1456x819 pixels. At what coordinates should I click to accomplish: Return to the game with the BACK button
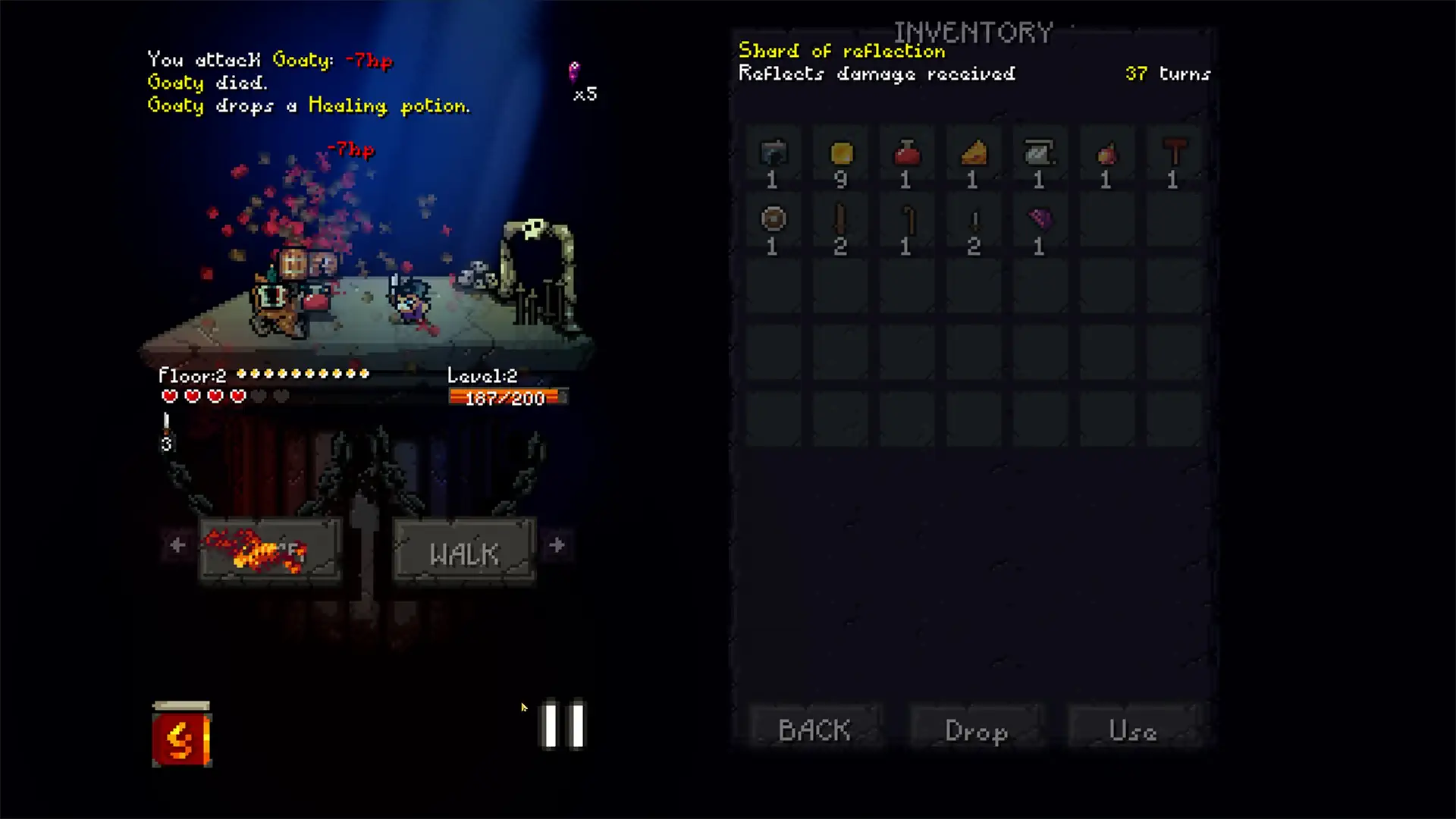pos(813,730)
